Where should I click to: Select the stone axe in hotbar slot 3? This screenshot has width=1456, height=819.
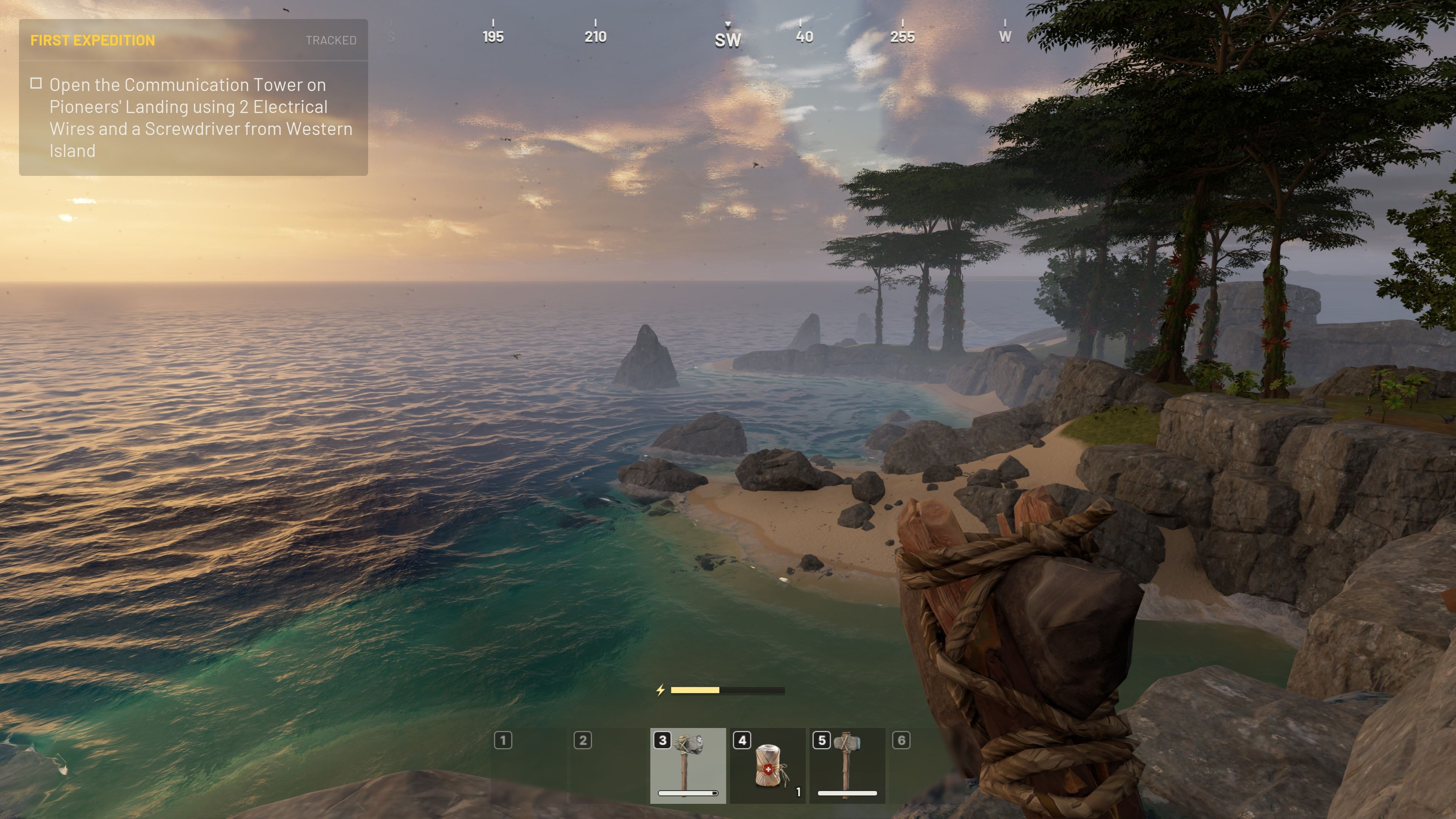[x=687, y=765]
